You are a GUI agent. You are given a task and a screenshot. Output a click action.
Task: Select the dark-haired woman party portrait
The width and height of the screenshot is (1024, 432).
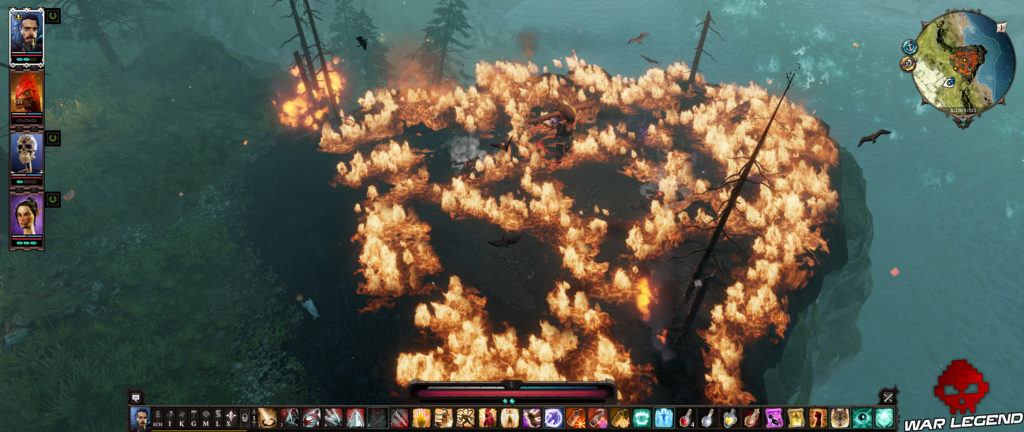tap(25, 217)
